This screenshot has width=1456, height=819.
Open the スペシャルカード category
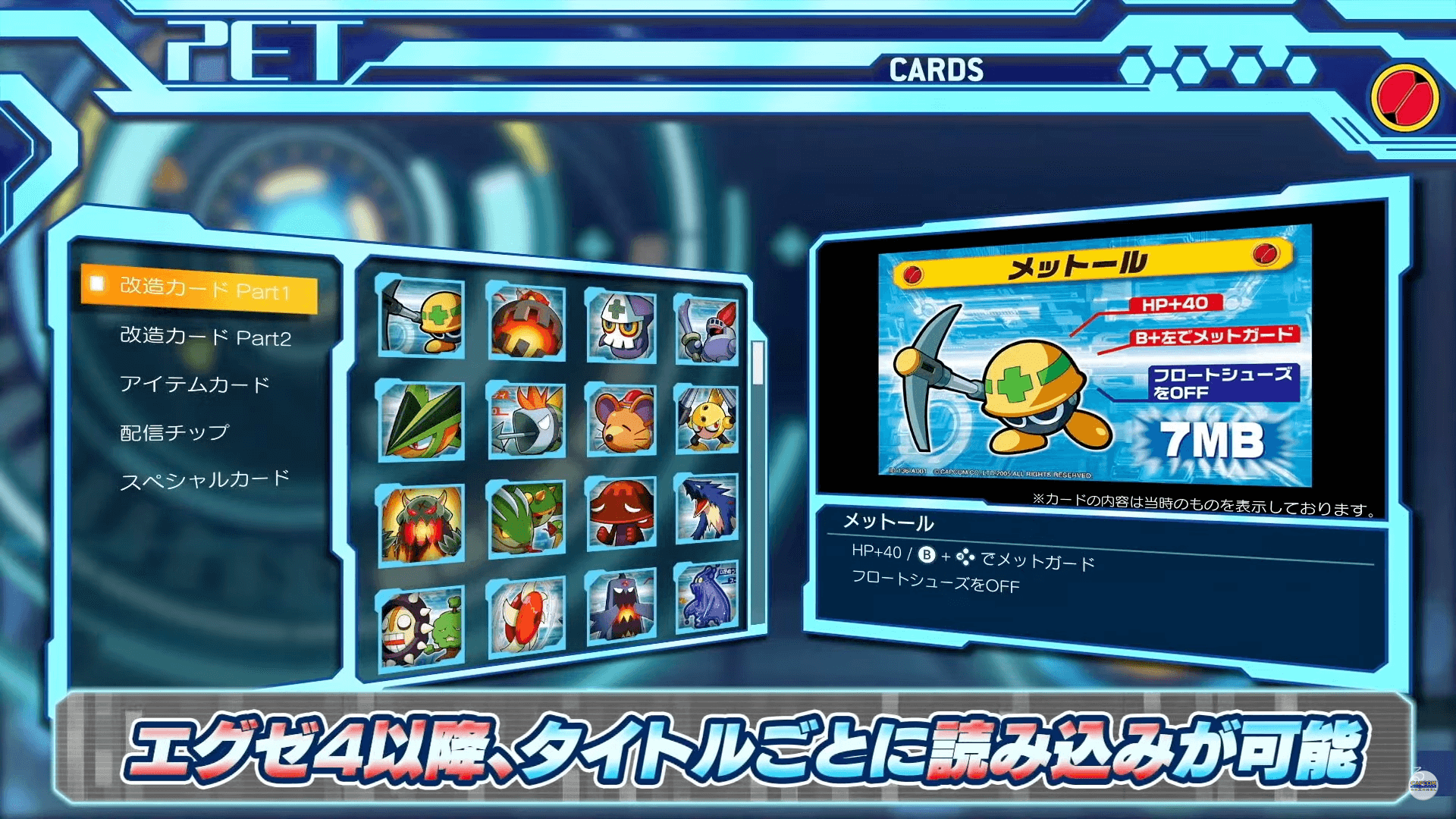tap(203, 479)
